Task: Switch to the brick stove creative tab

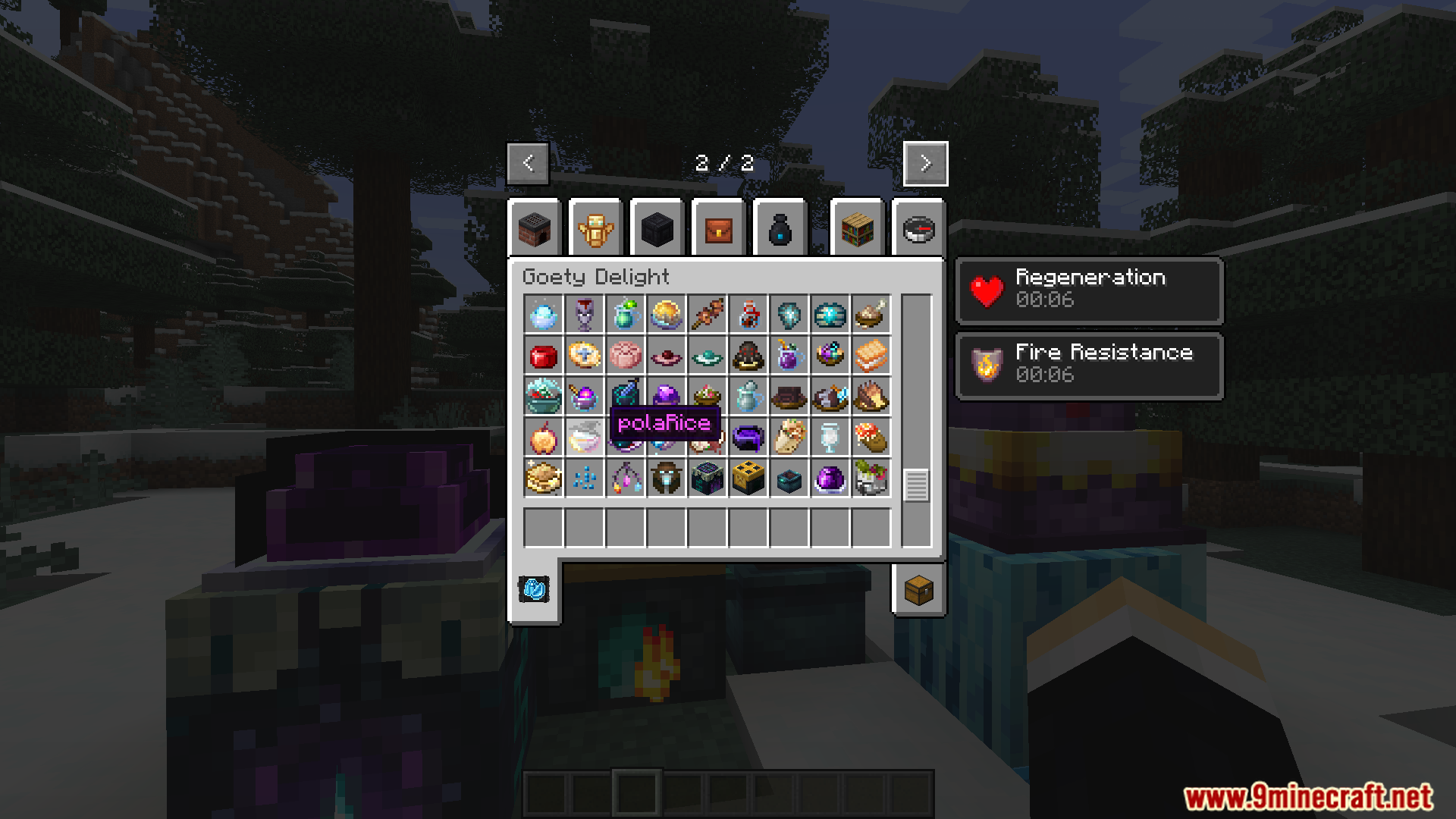Action: pyautogui.click(x=535, y=229)
